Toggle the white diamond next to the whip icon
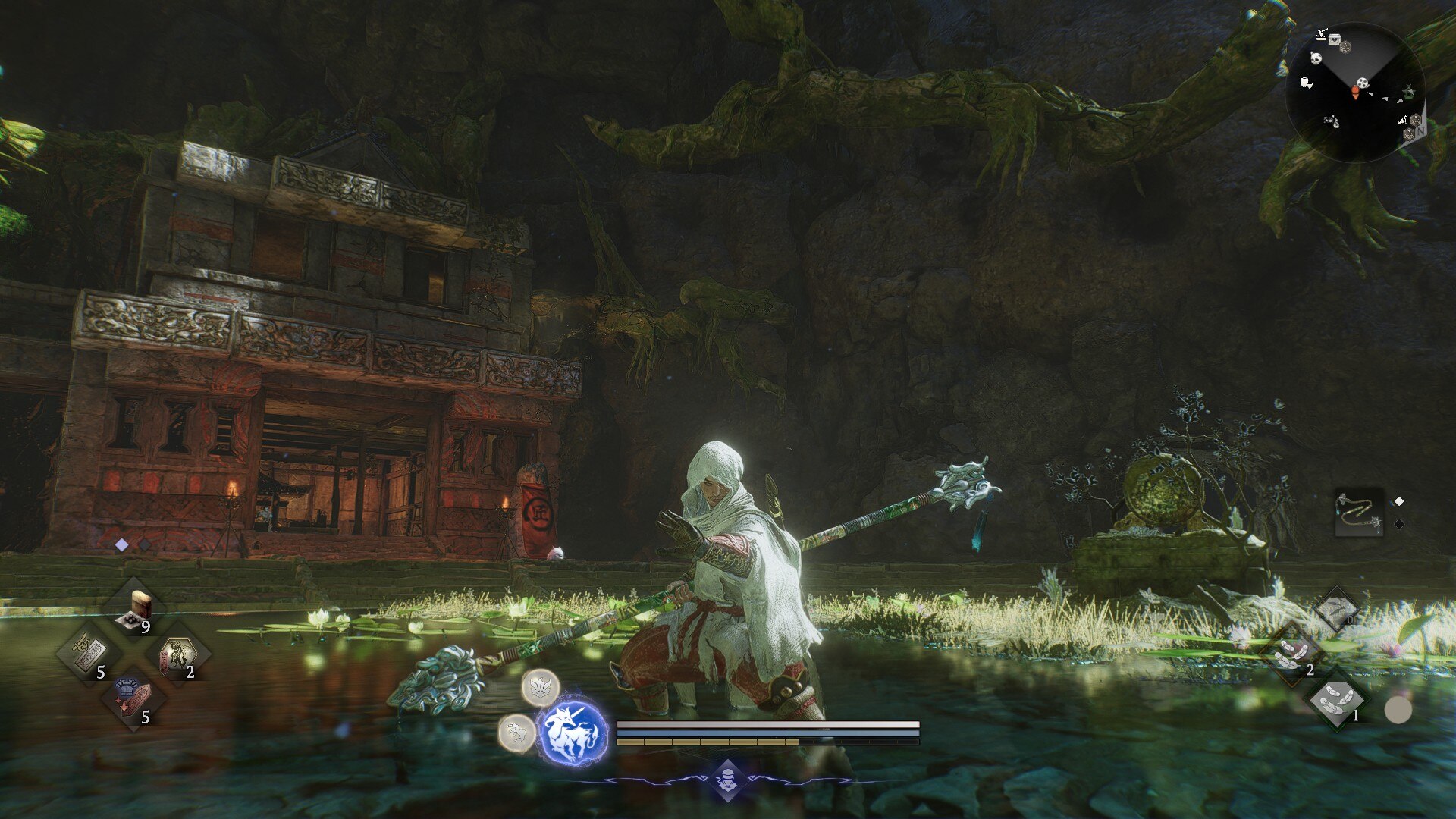The width and height of the screenshot is (1456, 819). [x=1398, y=502]
